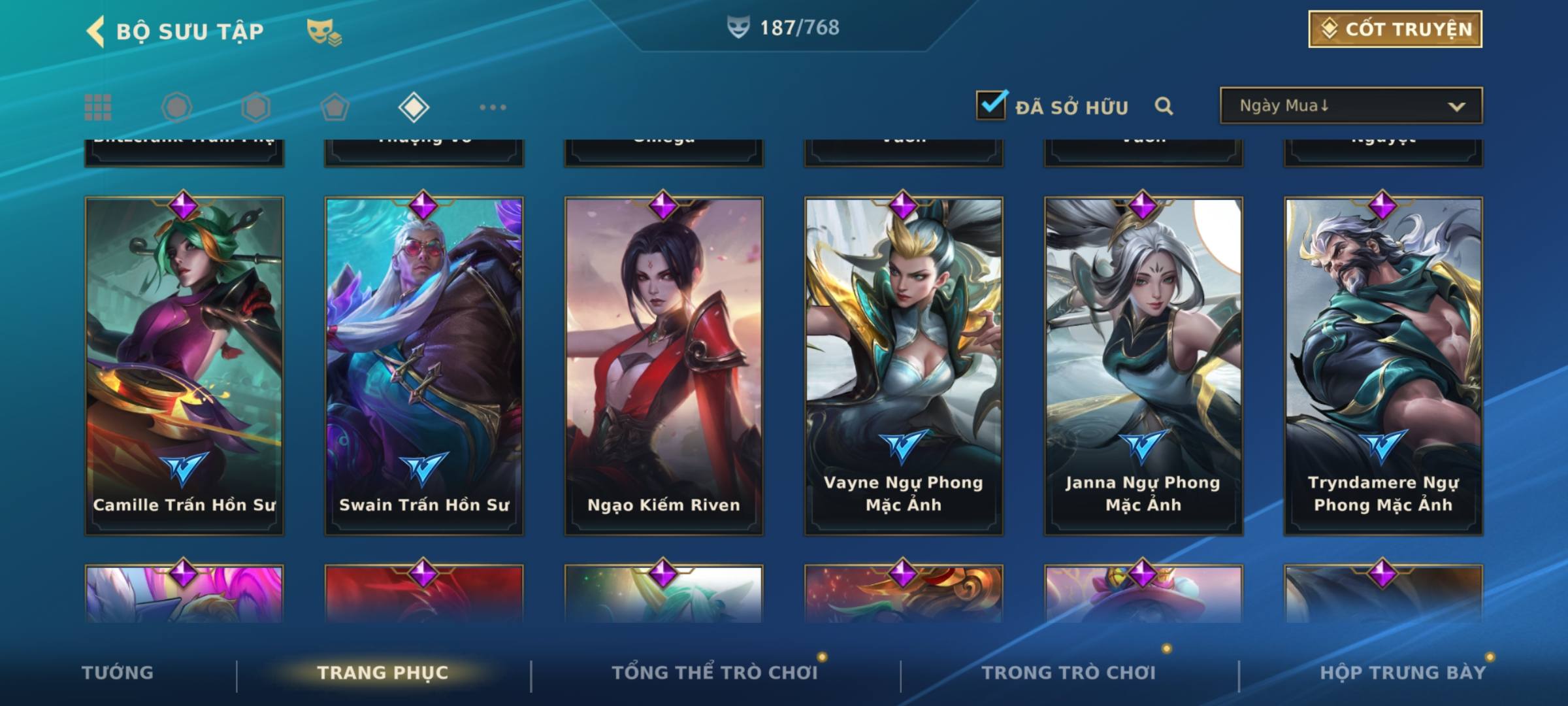Switch to the Tướng tab
This screenshot has height=706, width=1568.
tap(118, 673)
